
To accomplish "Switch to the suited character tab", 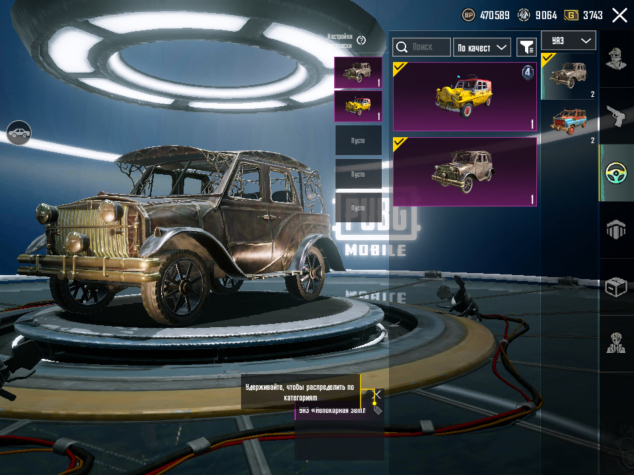I will click(616, 343).
